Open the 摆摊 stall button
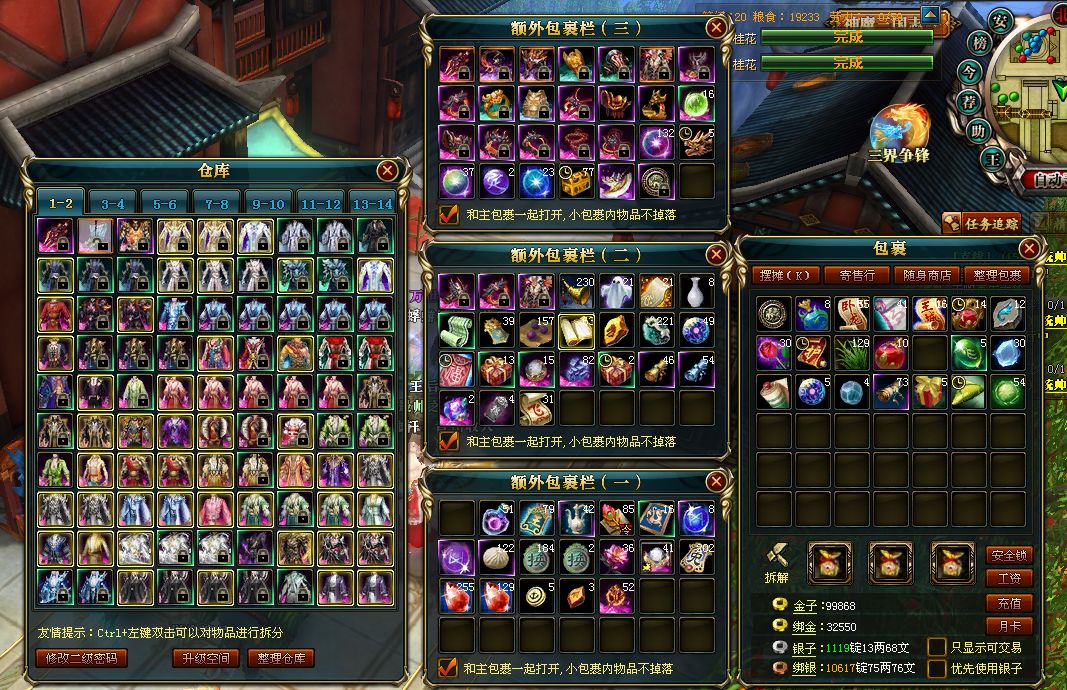The image size is (1067, 690). pyautogui.click(x=788, y=275)
